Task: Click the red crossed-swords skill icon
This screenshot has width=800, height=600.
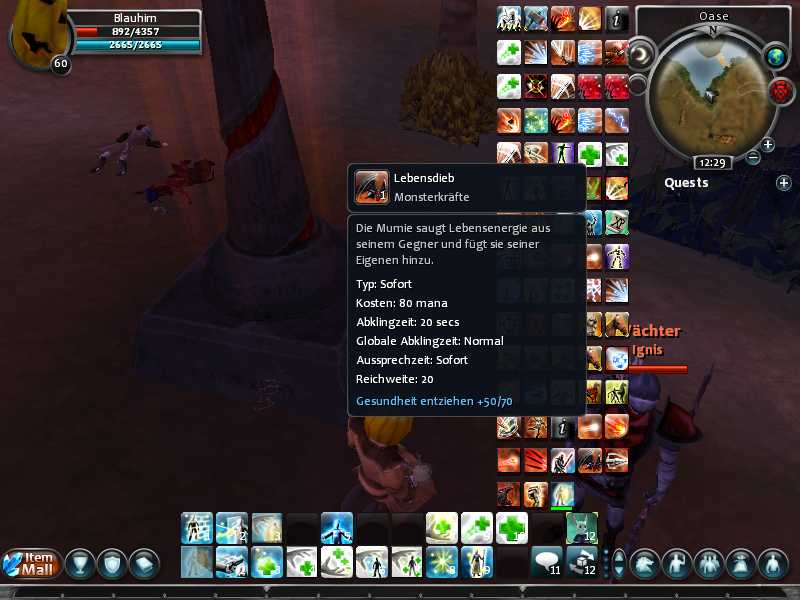Action: pos(538,87)
